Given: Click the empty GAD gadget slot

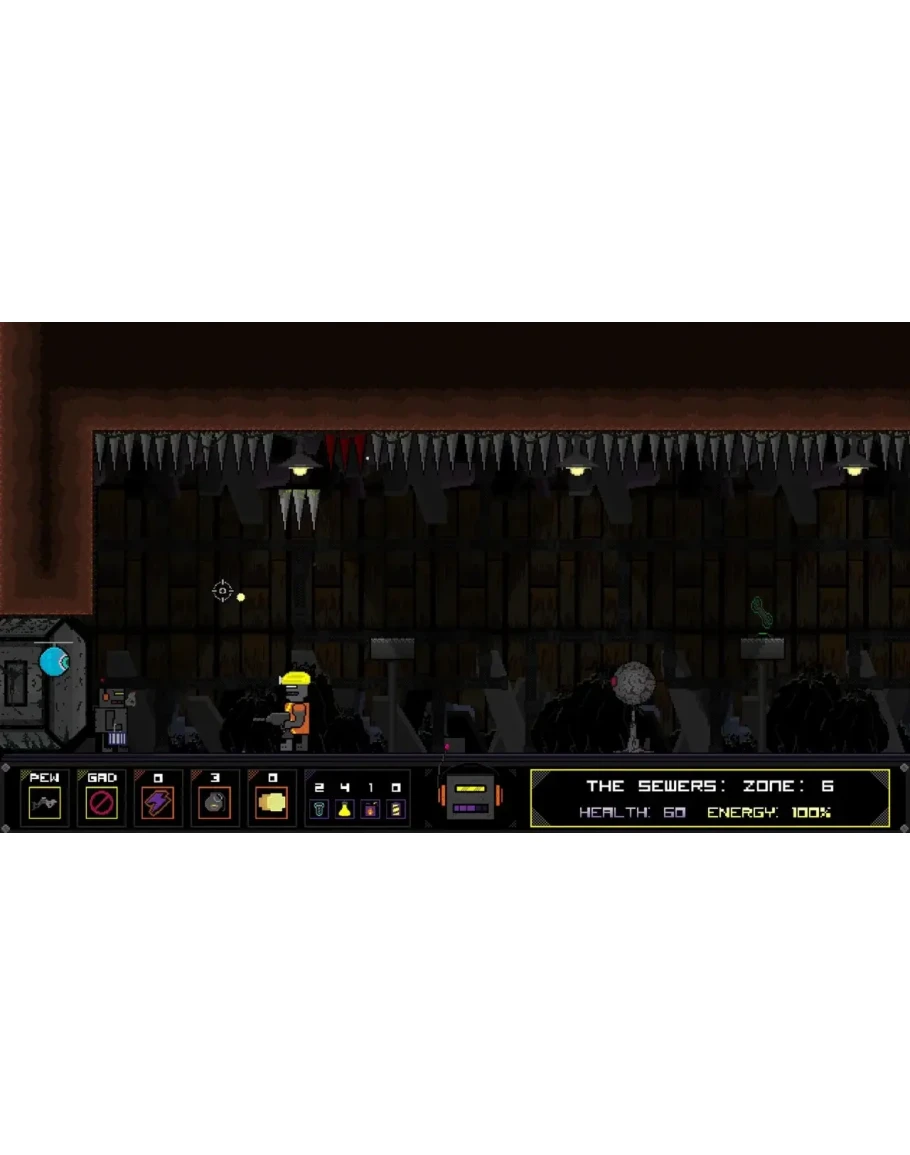Looking at the screenshot, I should [101, 802].
